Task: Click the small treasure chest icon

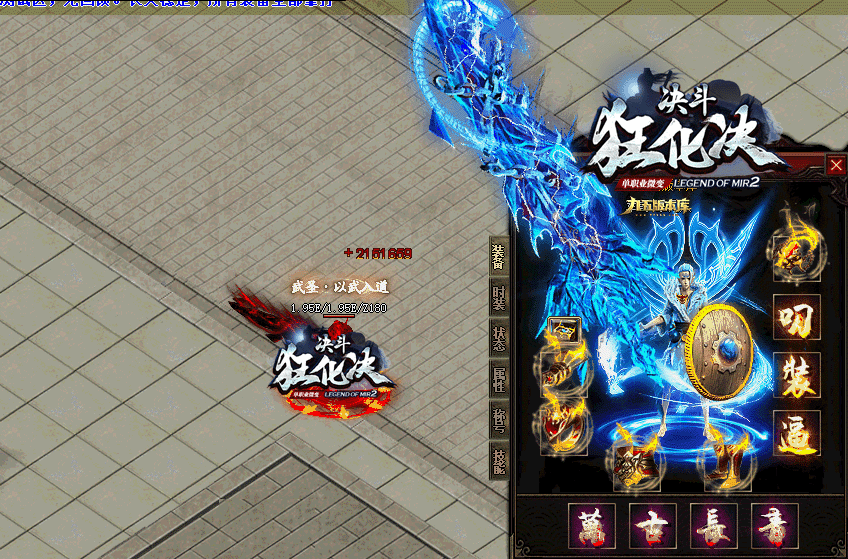Action: coord(560,329)
